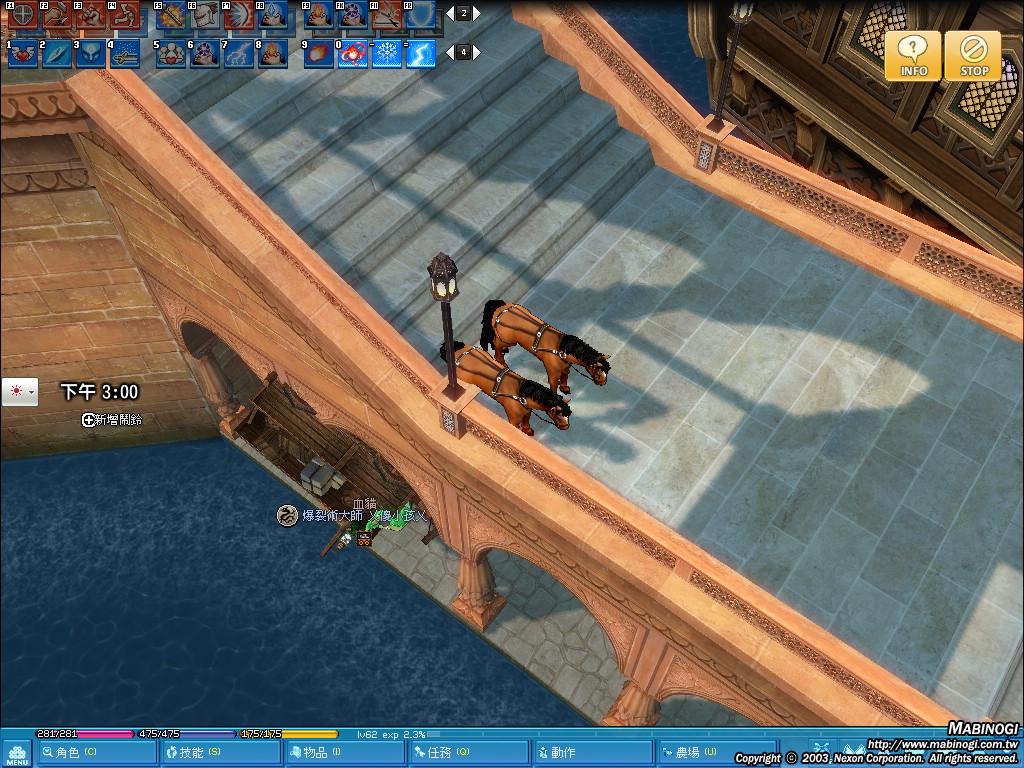The height and width of the screenshot is (768, 1024).
Task: Click the STOP button
Action: 973,55
